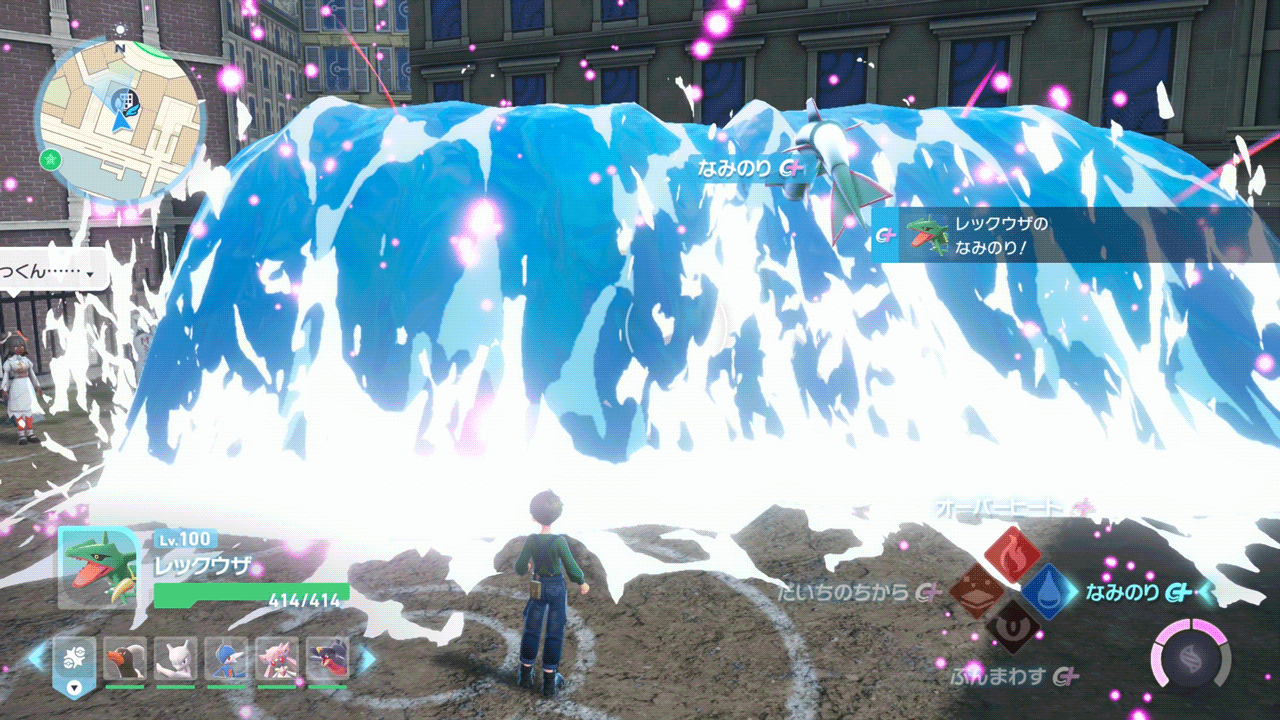Switch to Mewtwo in the party
Screen dimensions: 1280x720
175,659
